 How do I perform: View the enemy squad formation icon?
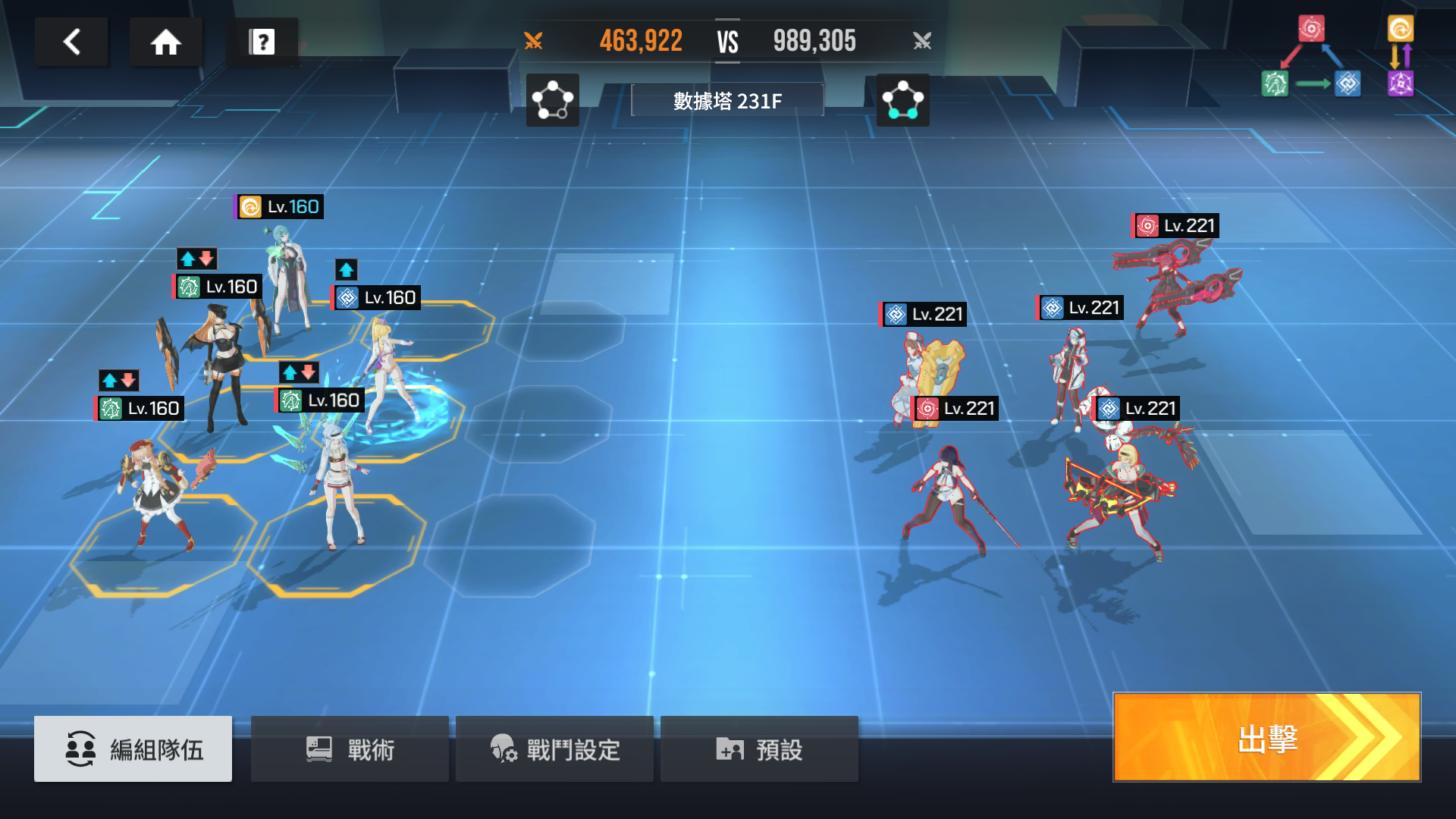coord(902,100)
